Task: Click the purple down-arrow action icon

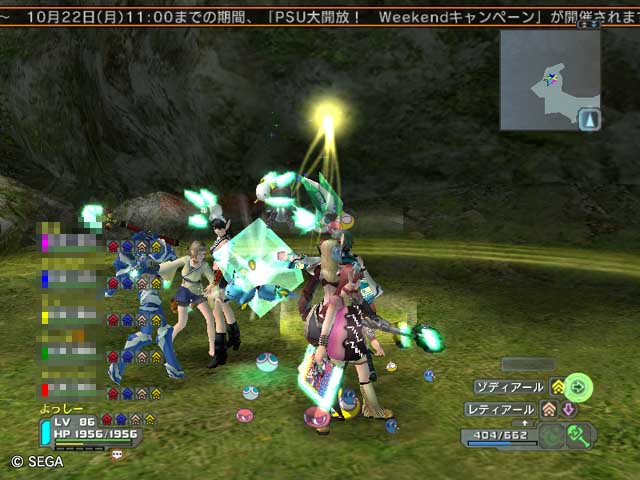Action: [567, 409]
